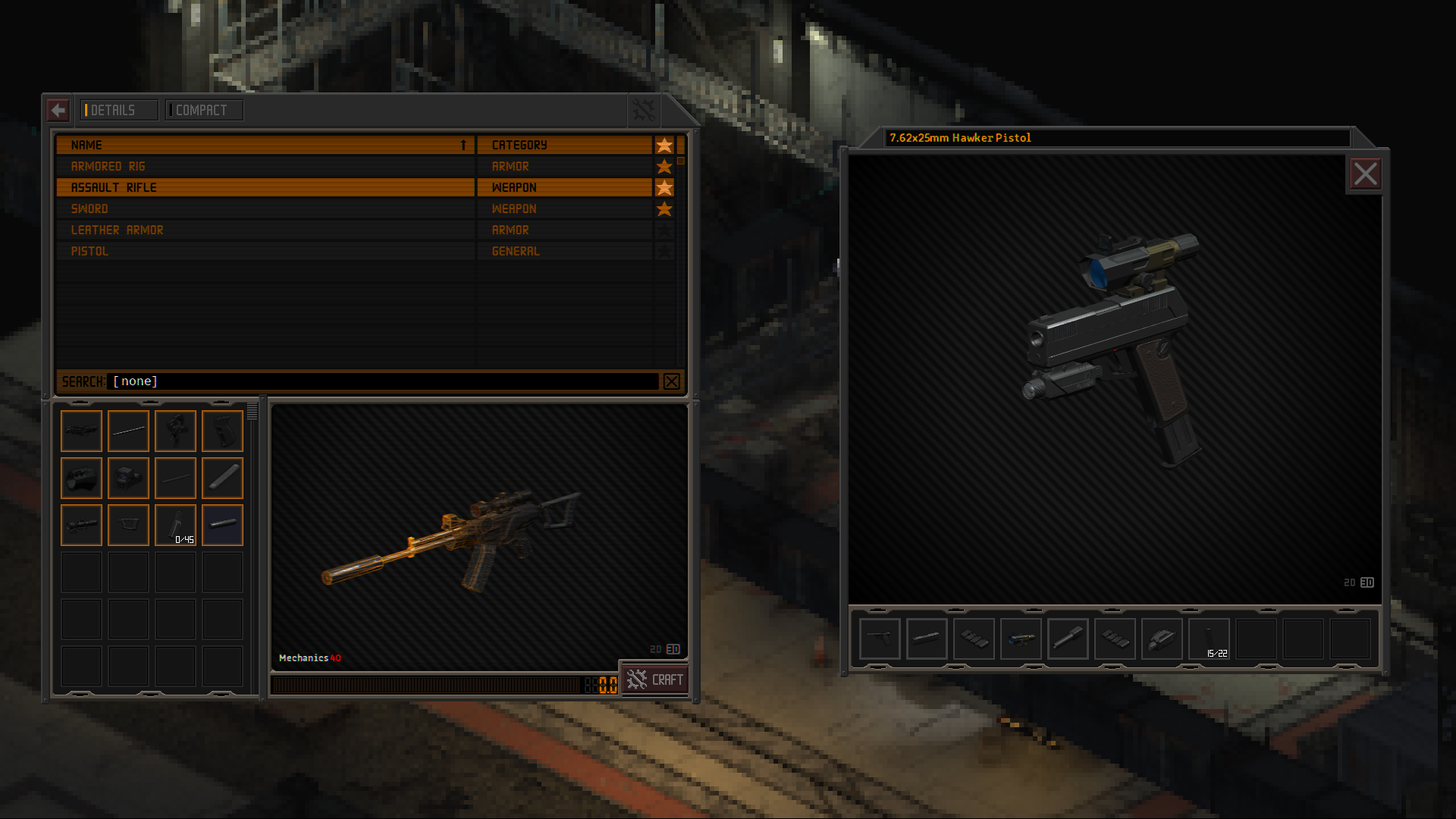Select the magazine slot showing 0/45
The height and width of the screenshot is (819, 1456).
[x=175, y=525]
